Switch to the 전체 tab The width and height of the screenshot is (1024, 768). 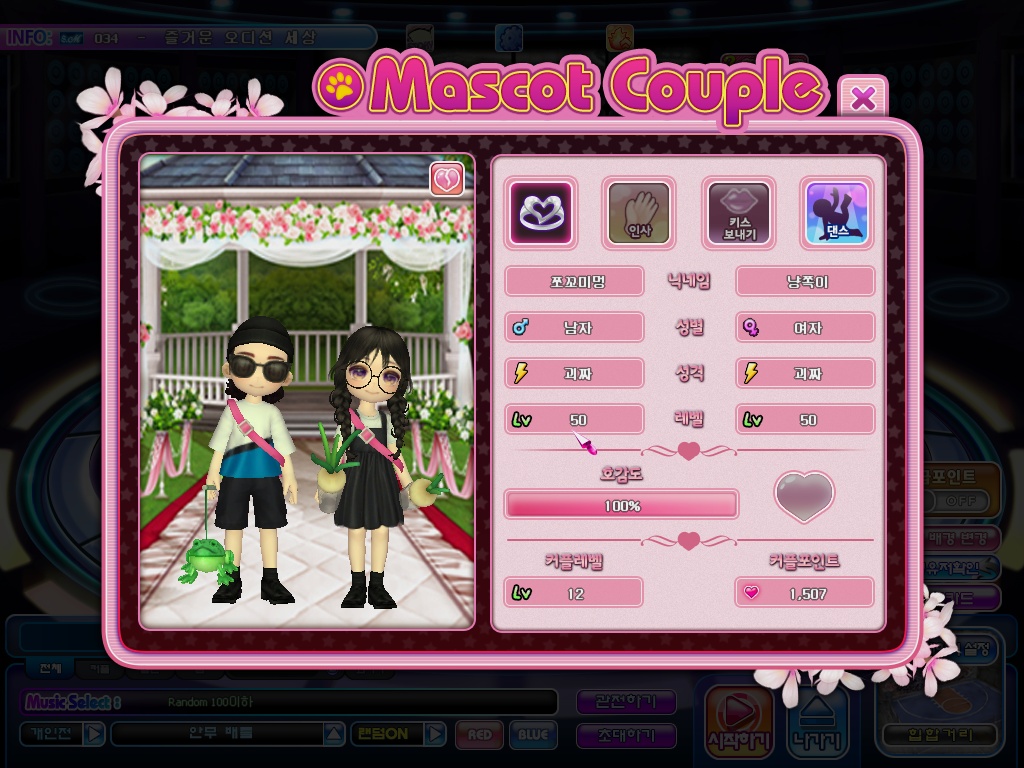[48, 668]
